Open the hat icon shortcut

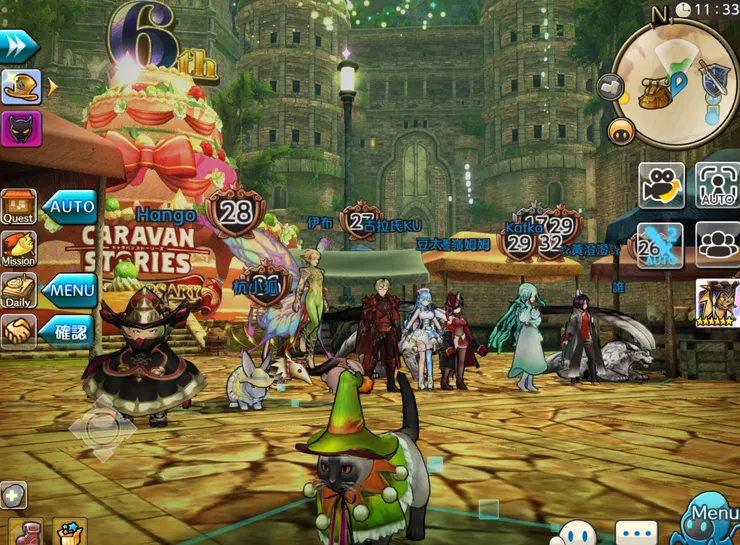[21, 87]
